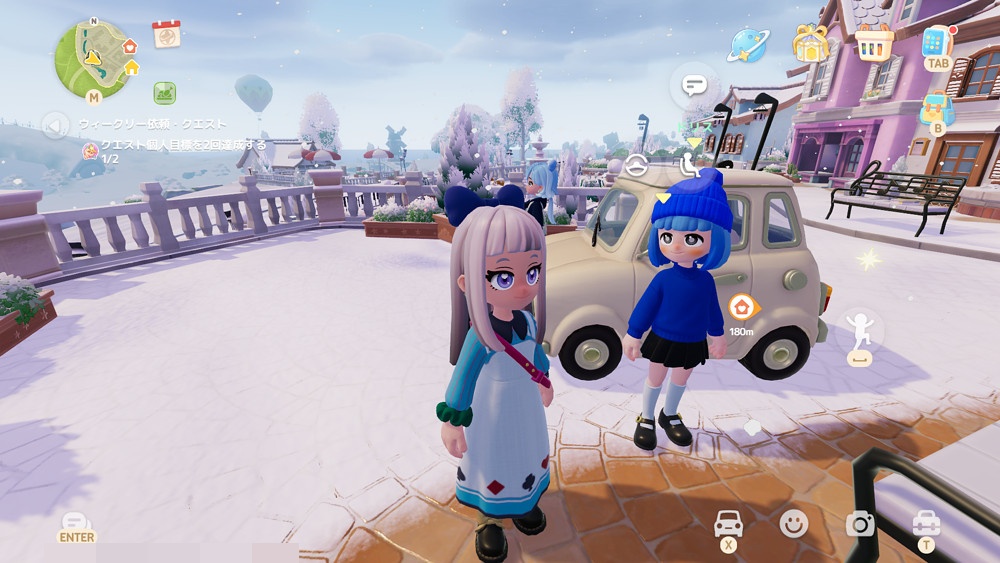Launch the camera photo mode
Screen dimensions: 1000x563
(x=859, y=523)
